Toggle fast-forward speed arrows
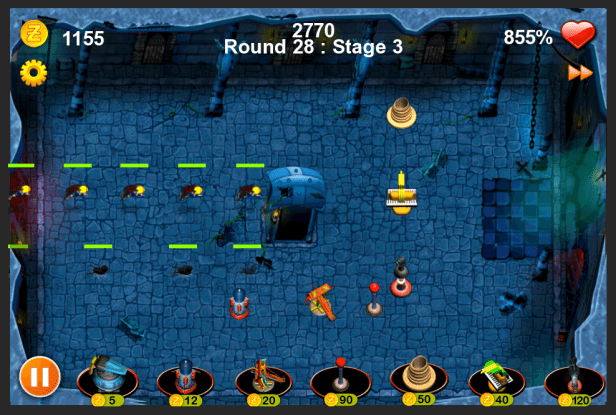 click(x=580, y=72)
